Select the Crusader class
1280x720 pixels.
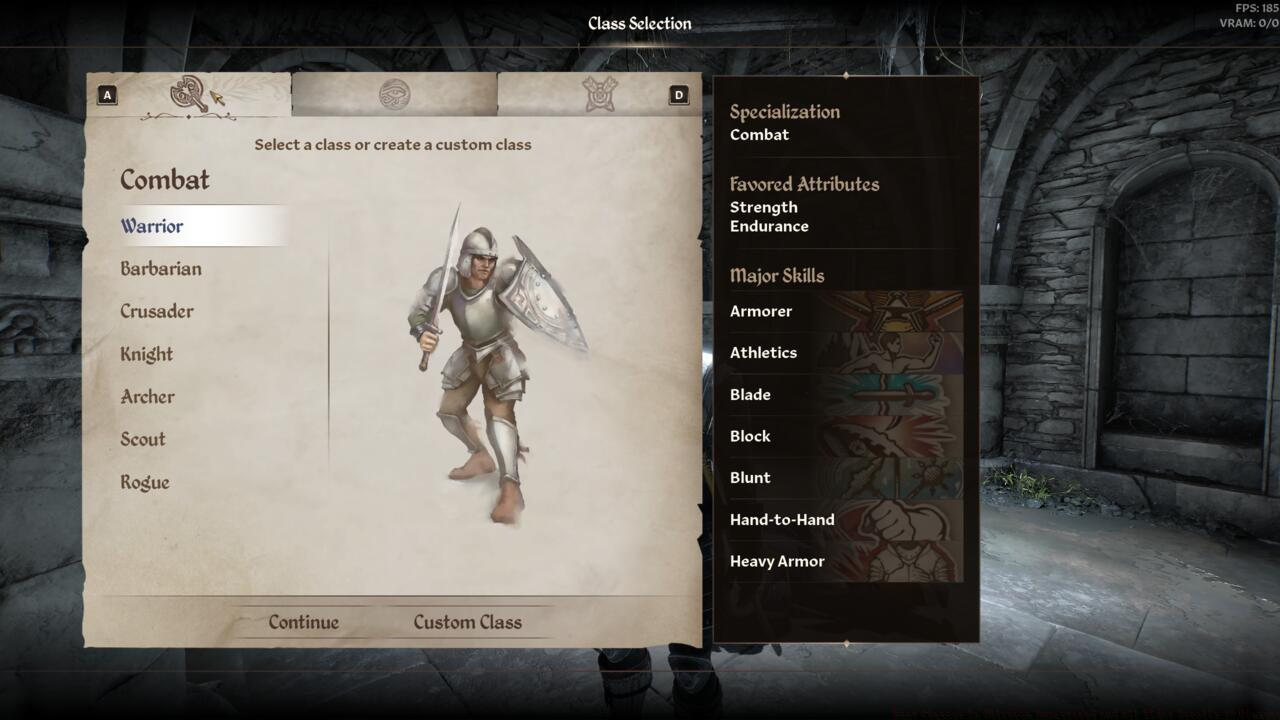pos(157,311)
